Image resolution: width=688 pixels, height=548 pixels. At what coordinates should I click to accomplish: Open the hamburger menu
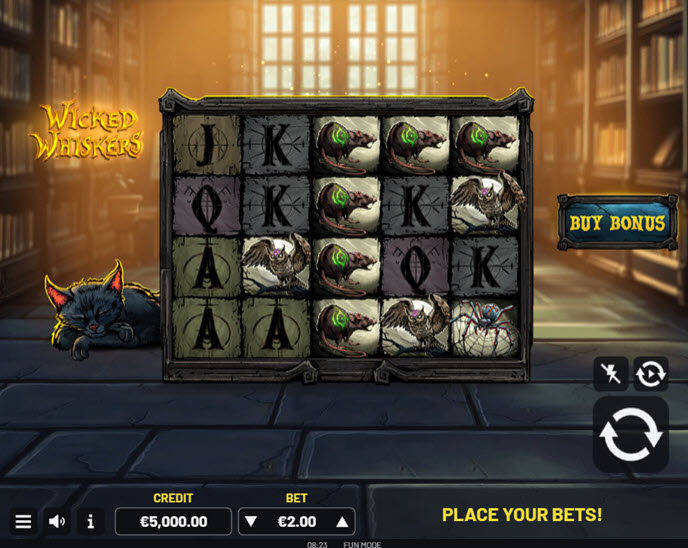pos(23,521)
